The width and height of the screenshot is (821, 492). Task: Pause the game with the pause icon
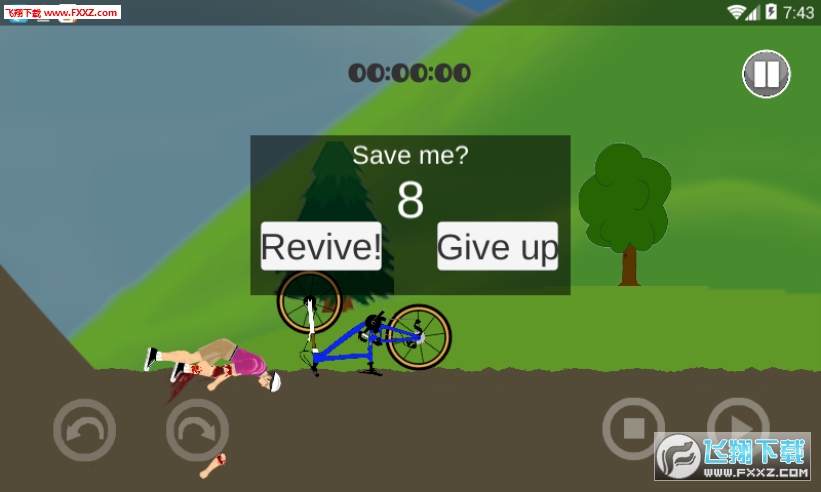point(766,74)
